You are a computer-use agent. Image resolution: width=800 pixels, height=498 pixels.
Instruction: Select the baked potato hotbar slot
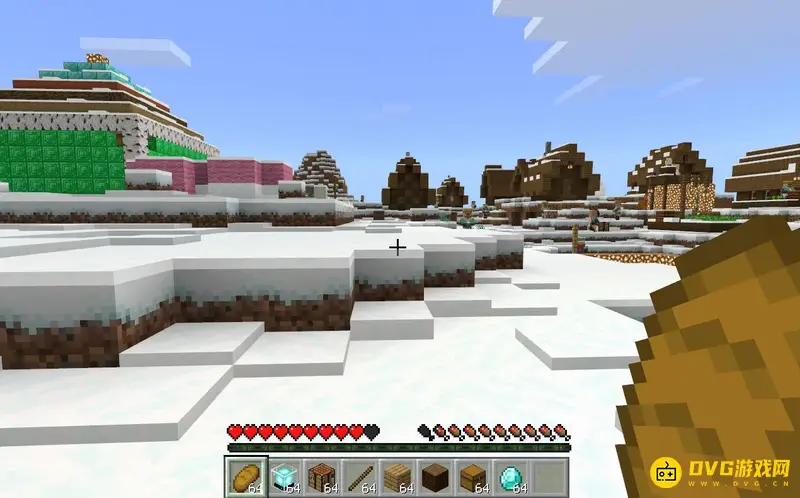[x=245, y=476]
